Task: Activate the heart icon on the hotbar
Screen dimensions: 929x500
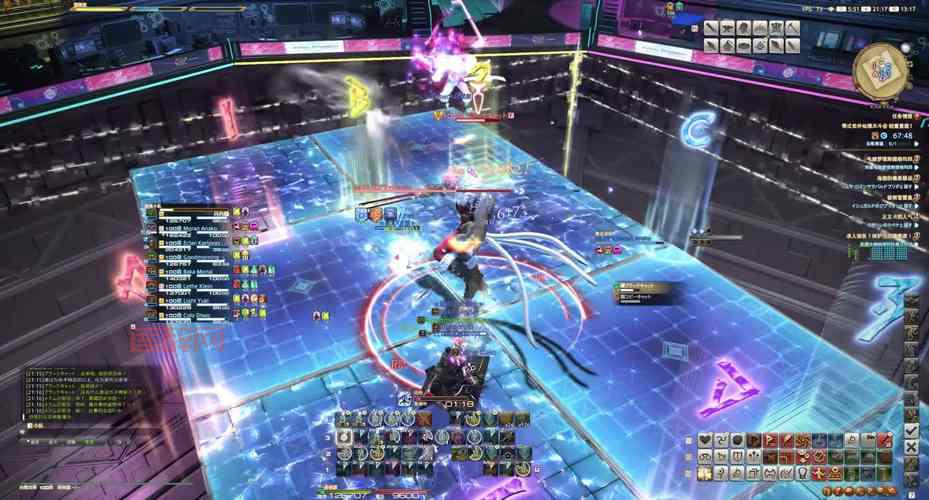Action: 705,440
